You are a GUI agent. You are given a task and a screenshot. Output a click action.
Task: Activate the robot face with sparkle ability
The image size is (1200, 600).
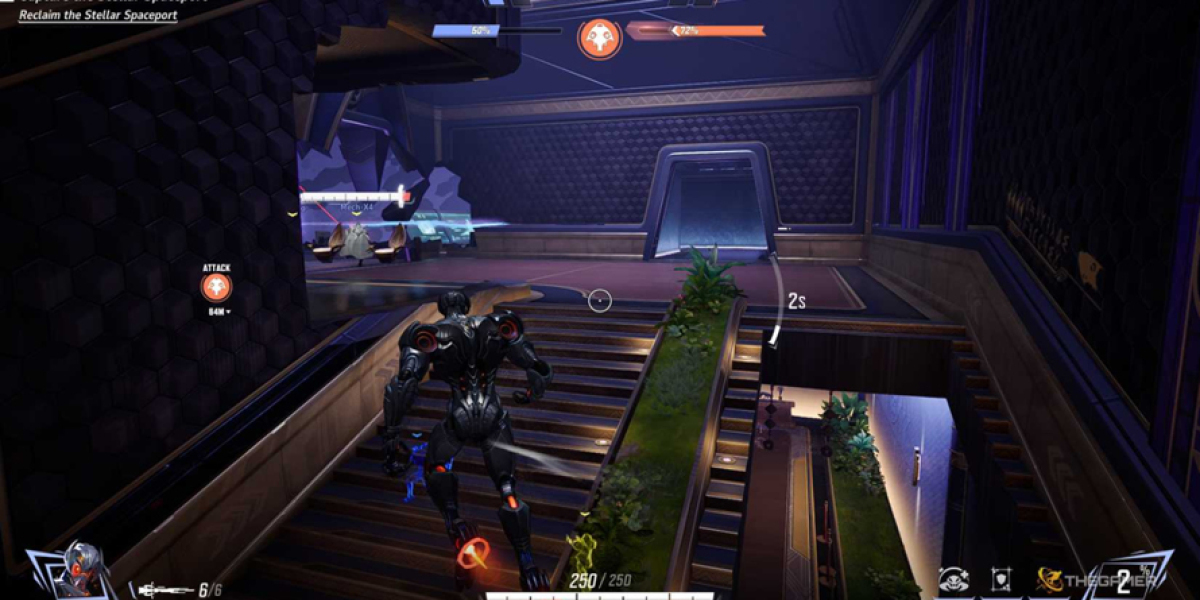click(x=953, y=579)
